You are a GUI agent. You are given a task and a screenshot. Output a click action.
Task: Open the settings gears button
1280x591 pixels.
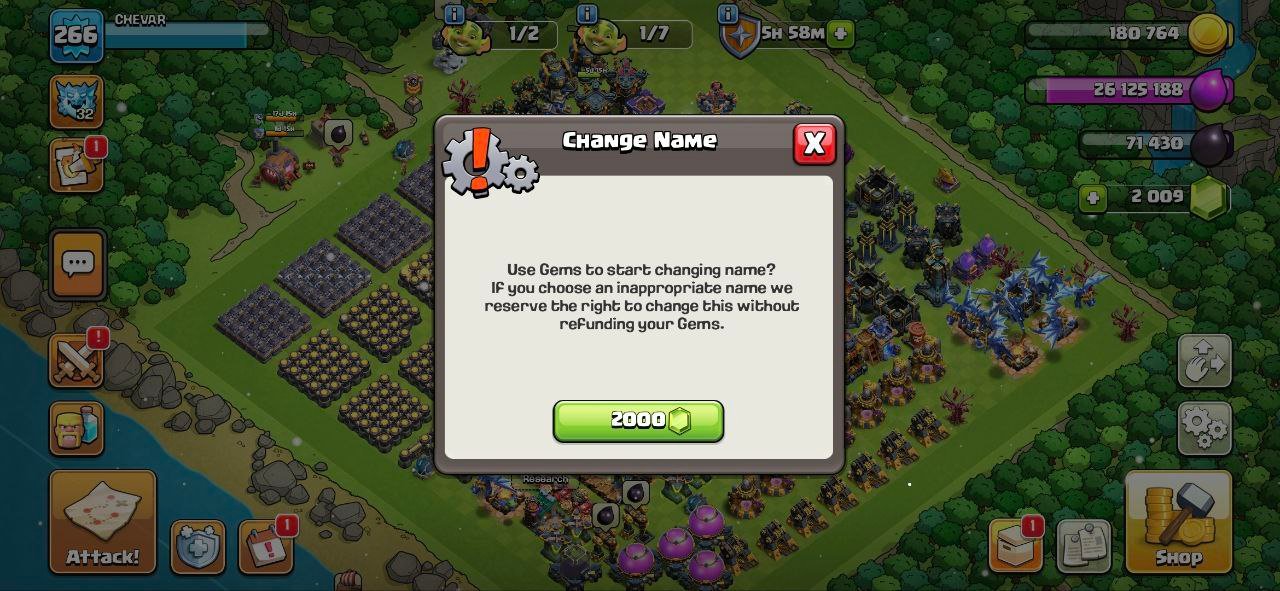point(1204,428)
